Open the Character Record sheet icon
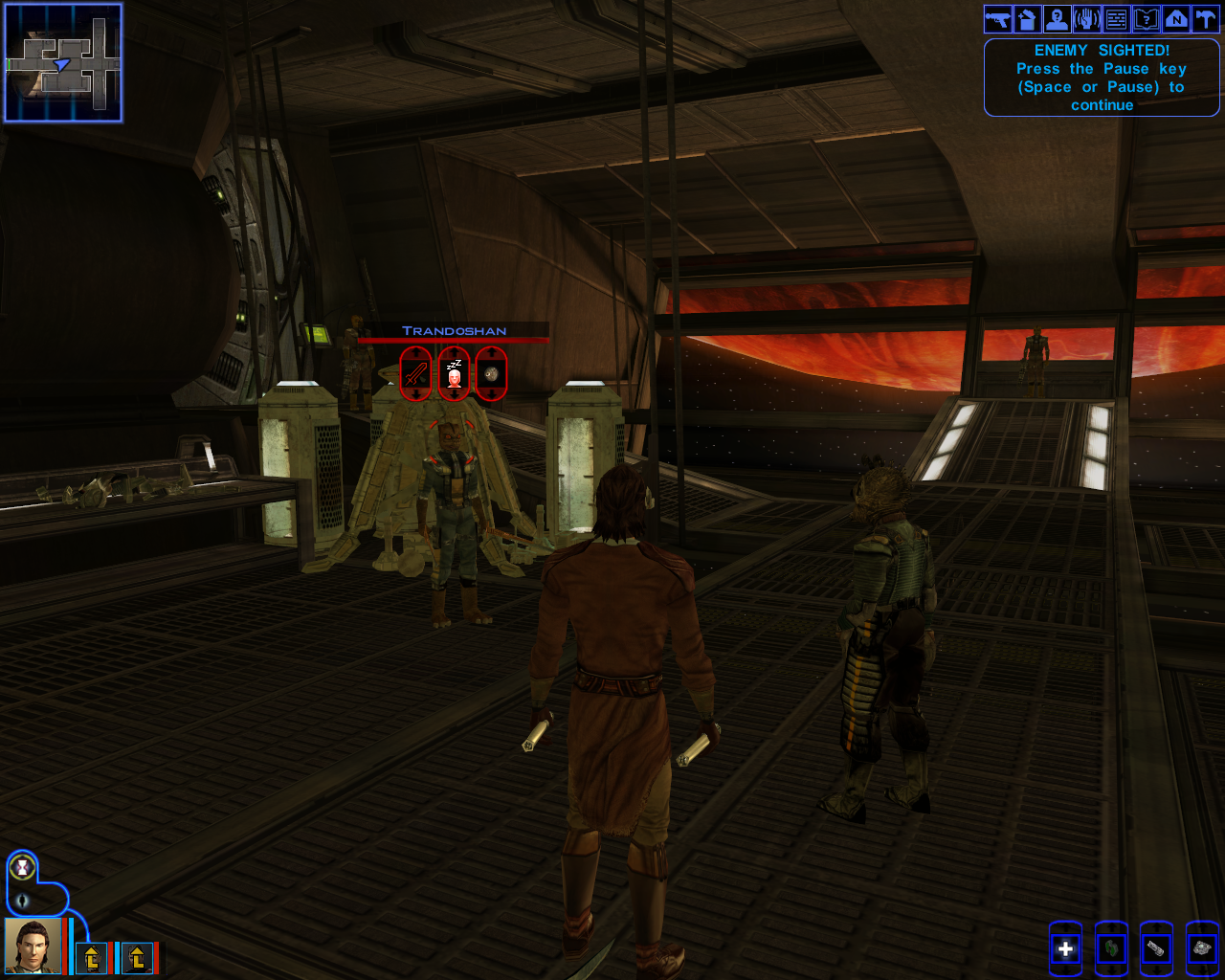Viewport: 1225px width, 980px height. point(1056,17)
